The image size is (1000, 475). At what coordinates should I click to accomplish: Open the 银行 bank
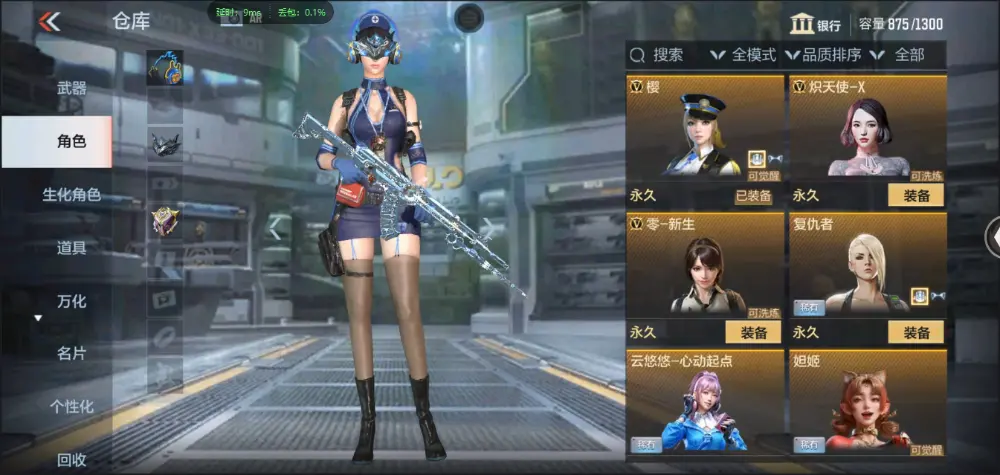815,25
